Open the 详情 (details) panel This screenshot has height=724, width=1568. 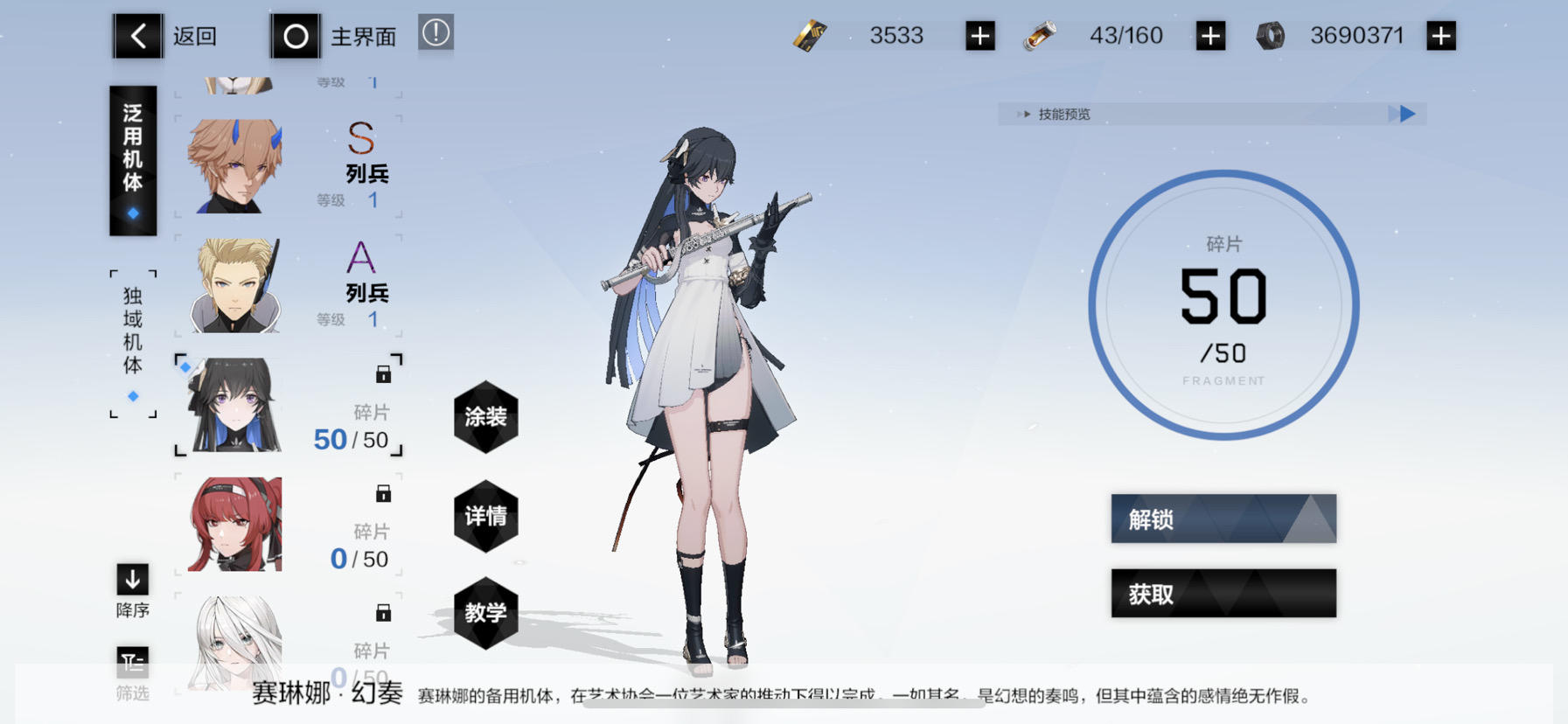click(x=486, y=517)
